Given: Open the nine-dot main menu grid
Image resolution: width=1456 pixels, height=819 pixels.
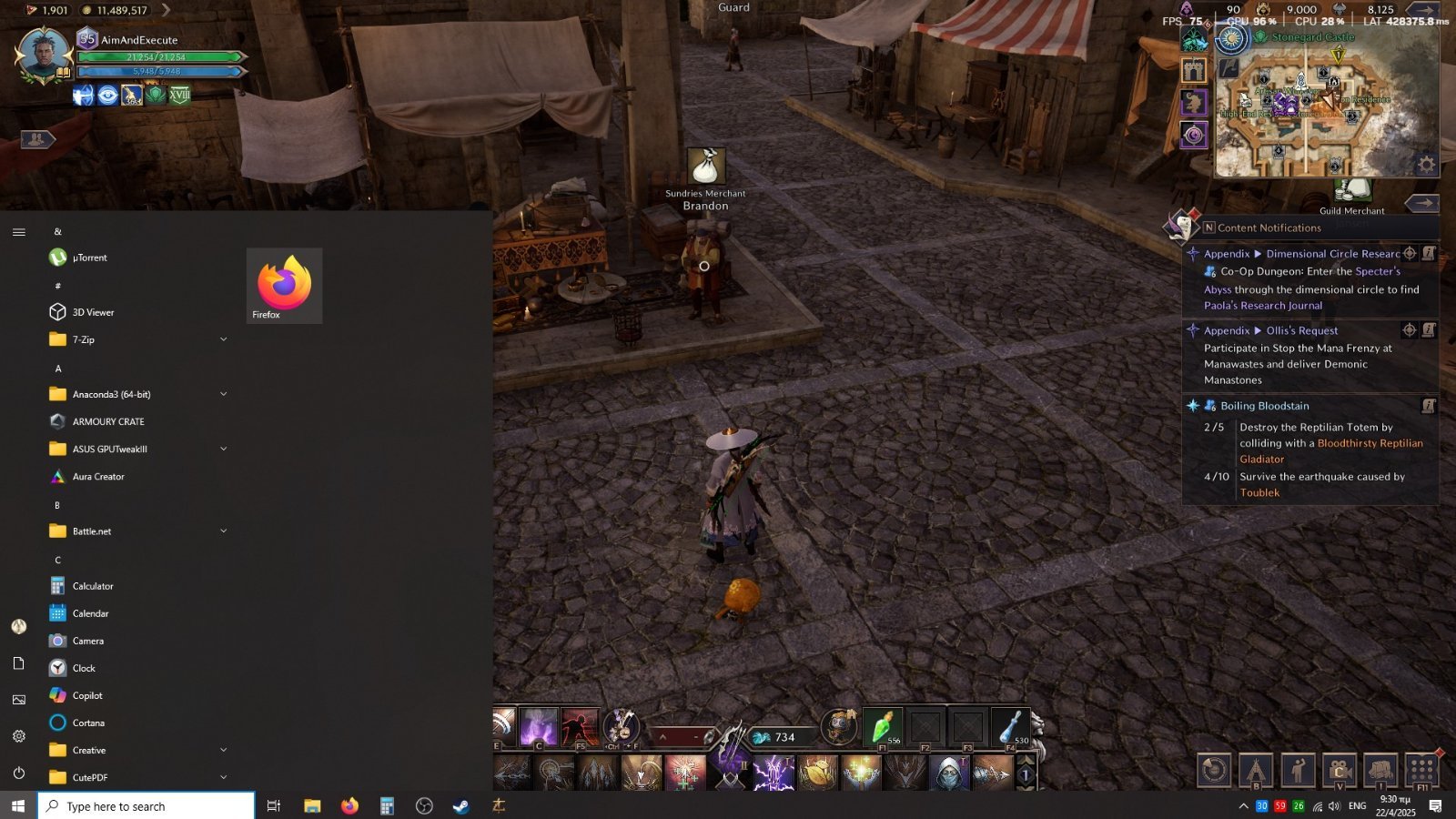Looking at the screenshot, I should coord(1422,770).
